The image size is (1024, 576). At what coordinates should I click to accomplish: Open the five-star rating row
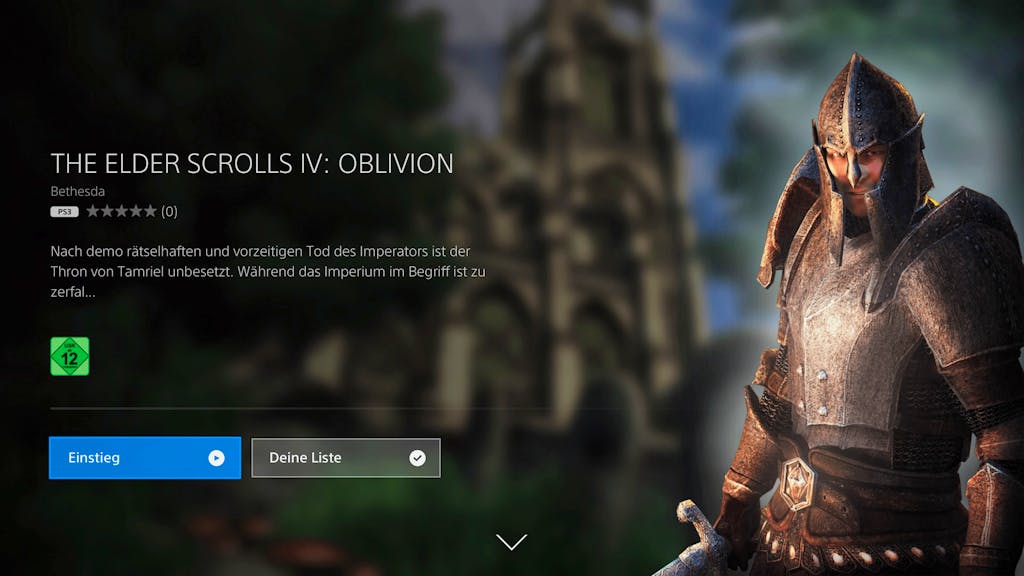click(x=121, y=211)
